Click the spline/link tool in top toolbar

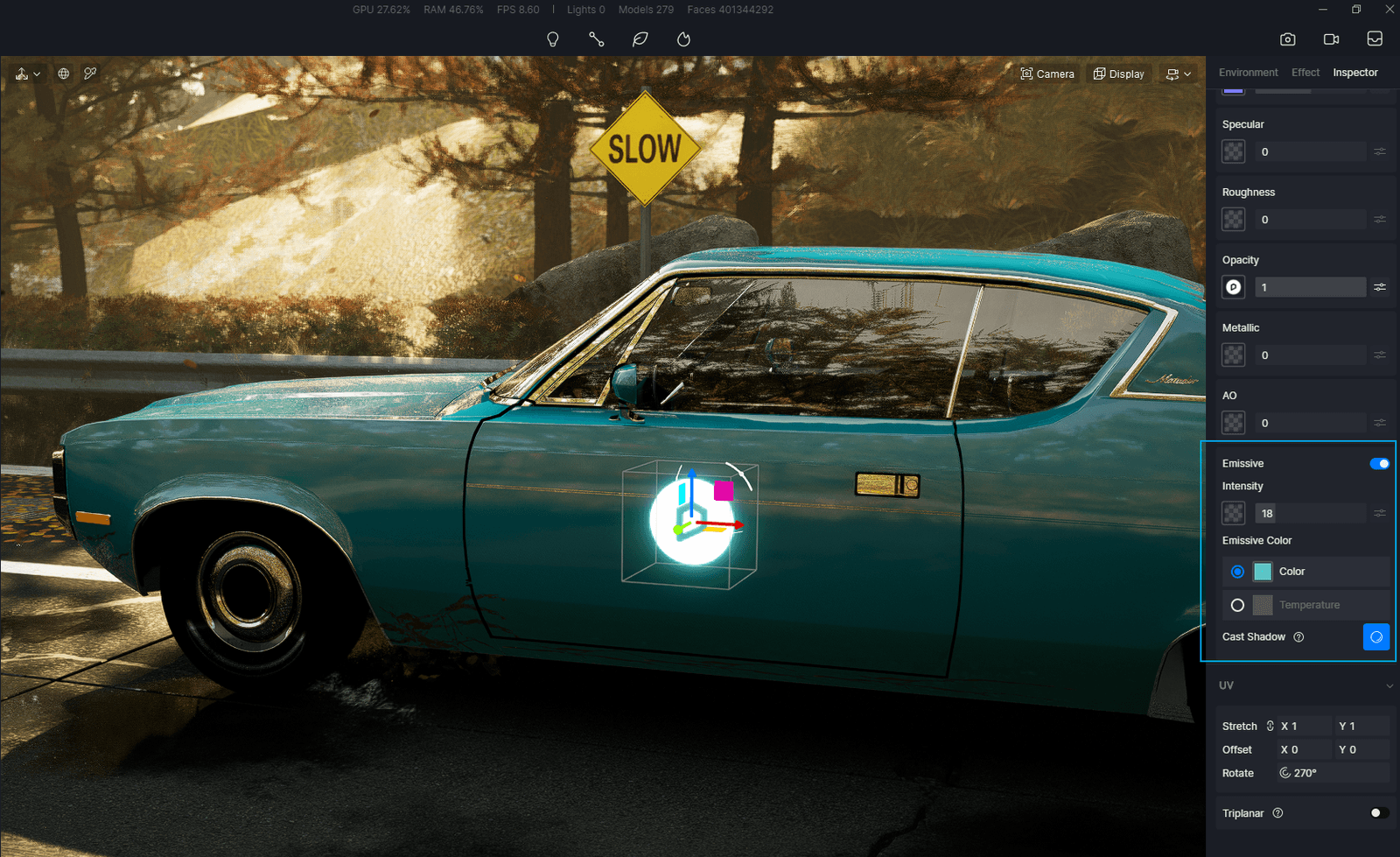pos(596,39)
